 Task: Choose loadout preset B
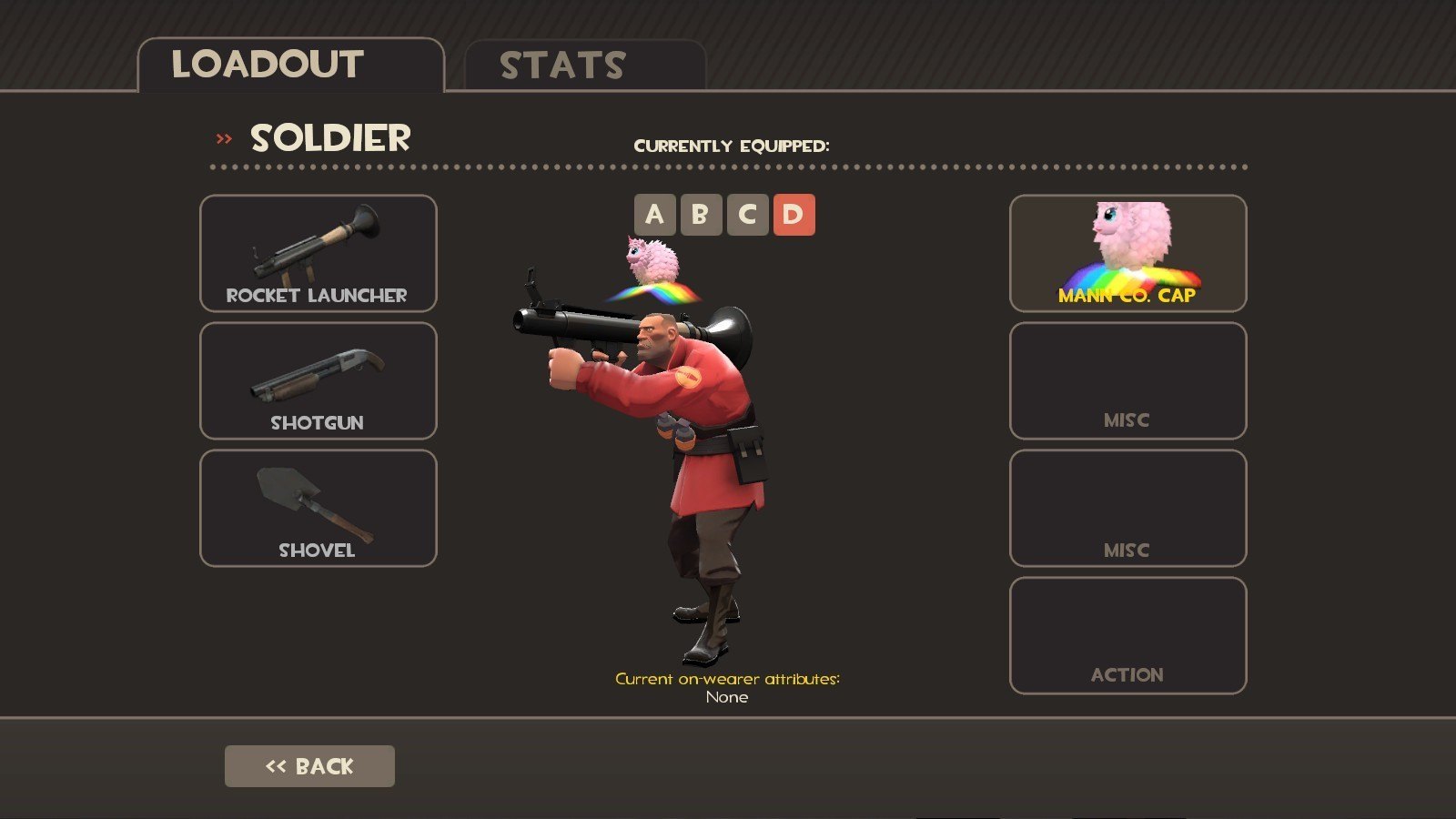click(x=701, y=215)
